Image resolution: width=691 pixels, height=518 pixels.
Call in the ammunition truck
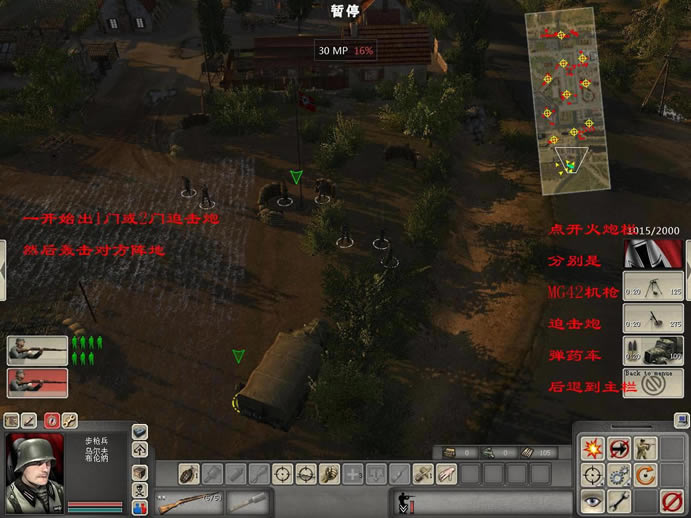pos(652,351)
